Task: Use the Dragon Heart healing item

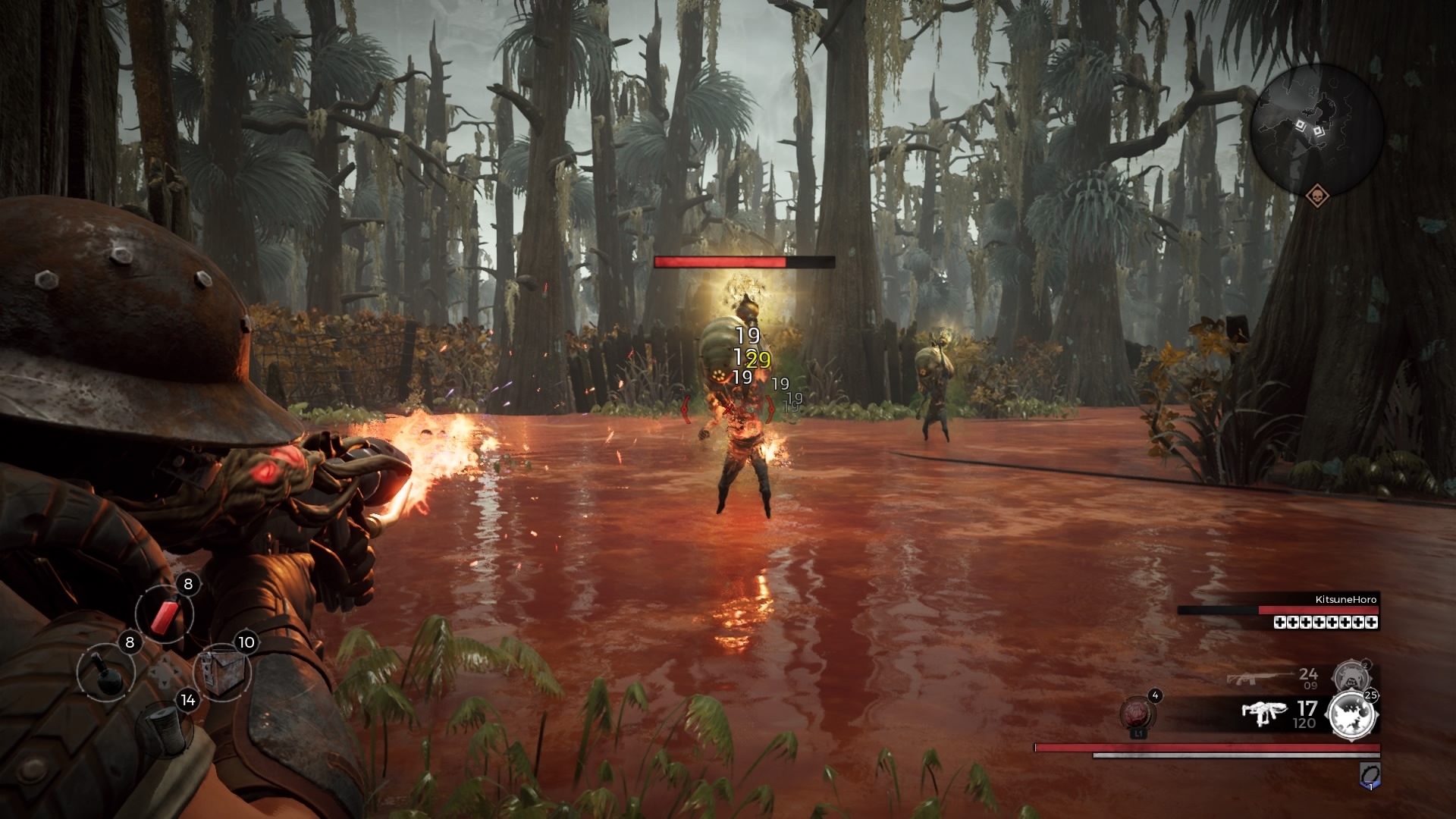Action: pyautogui.click(x=1137, y=713)
